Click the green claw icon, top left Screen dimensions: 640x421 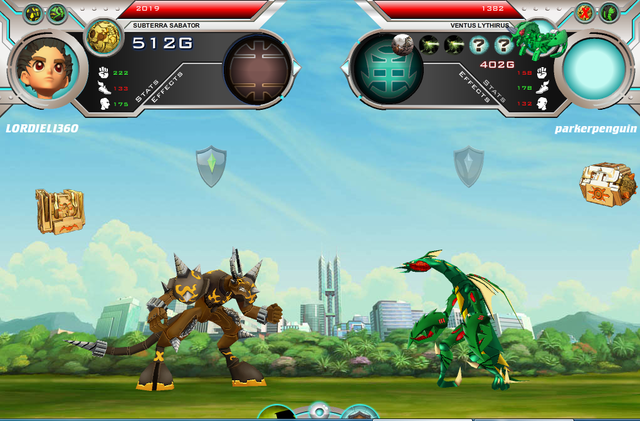[x=57, y=13]
